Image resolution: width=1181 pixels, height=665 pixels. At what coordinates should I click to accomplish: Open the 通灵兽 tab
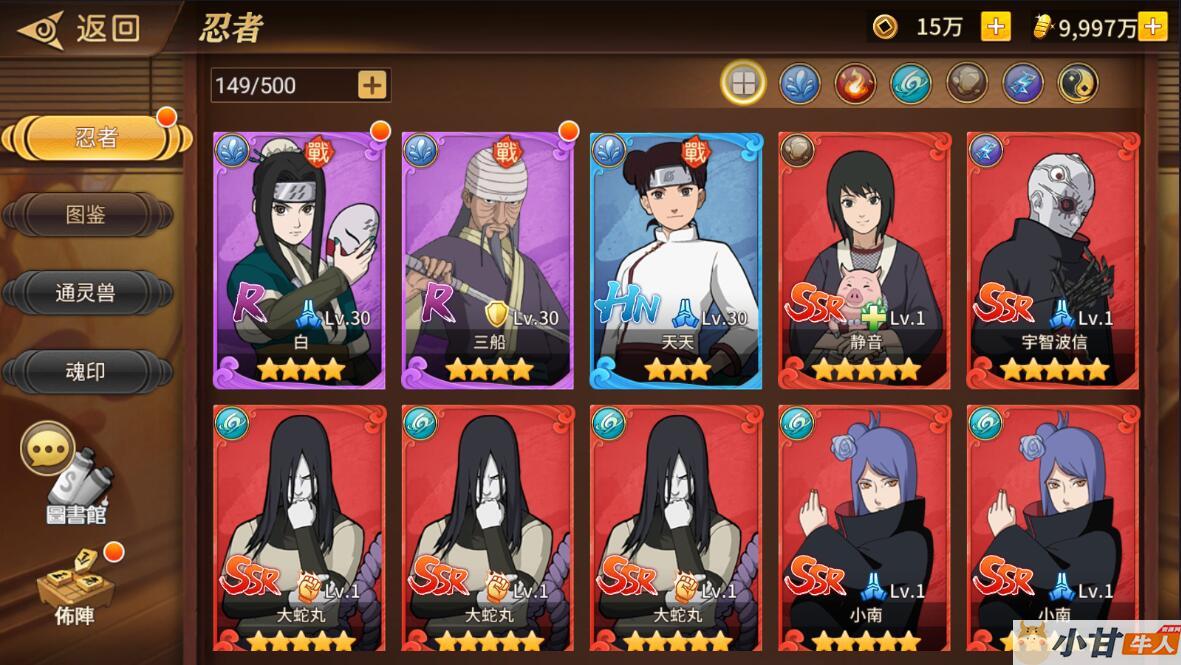[x=86, y=293]
